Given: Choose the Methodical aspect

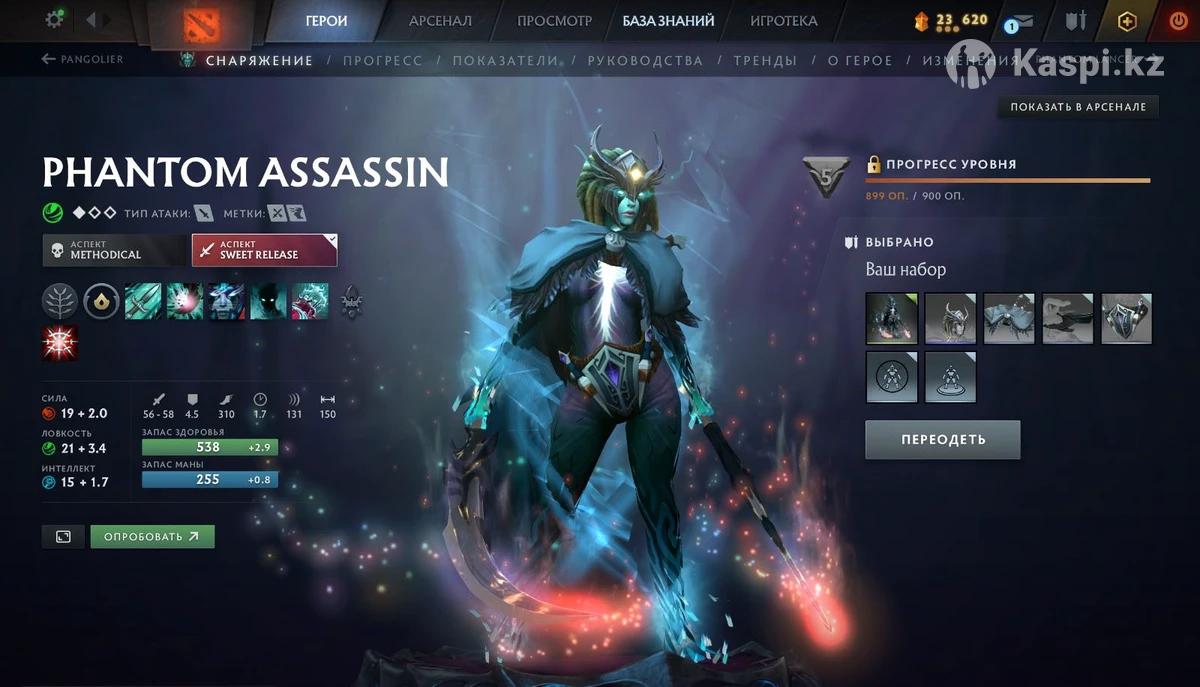Looking at the screenshot, I should (x=114, y=250).
